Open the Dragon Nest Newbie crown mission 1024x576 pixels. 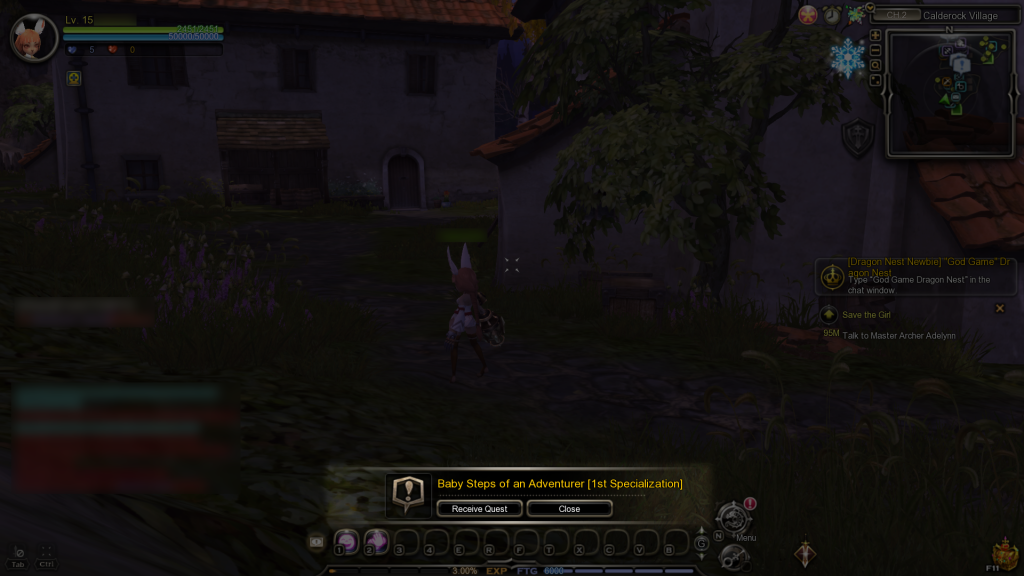coord(830,275)
